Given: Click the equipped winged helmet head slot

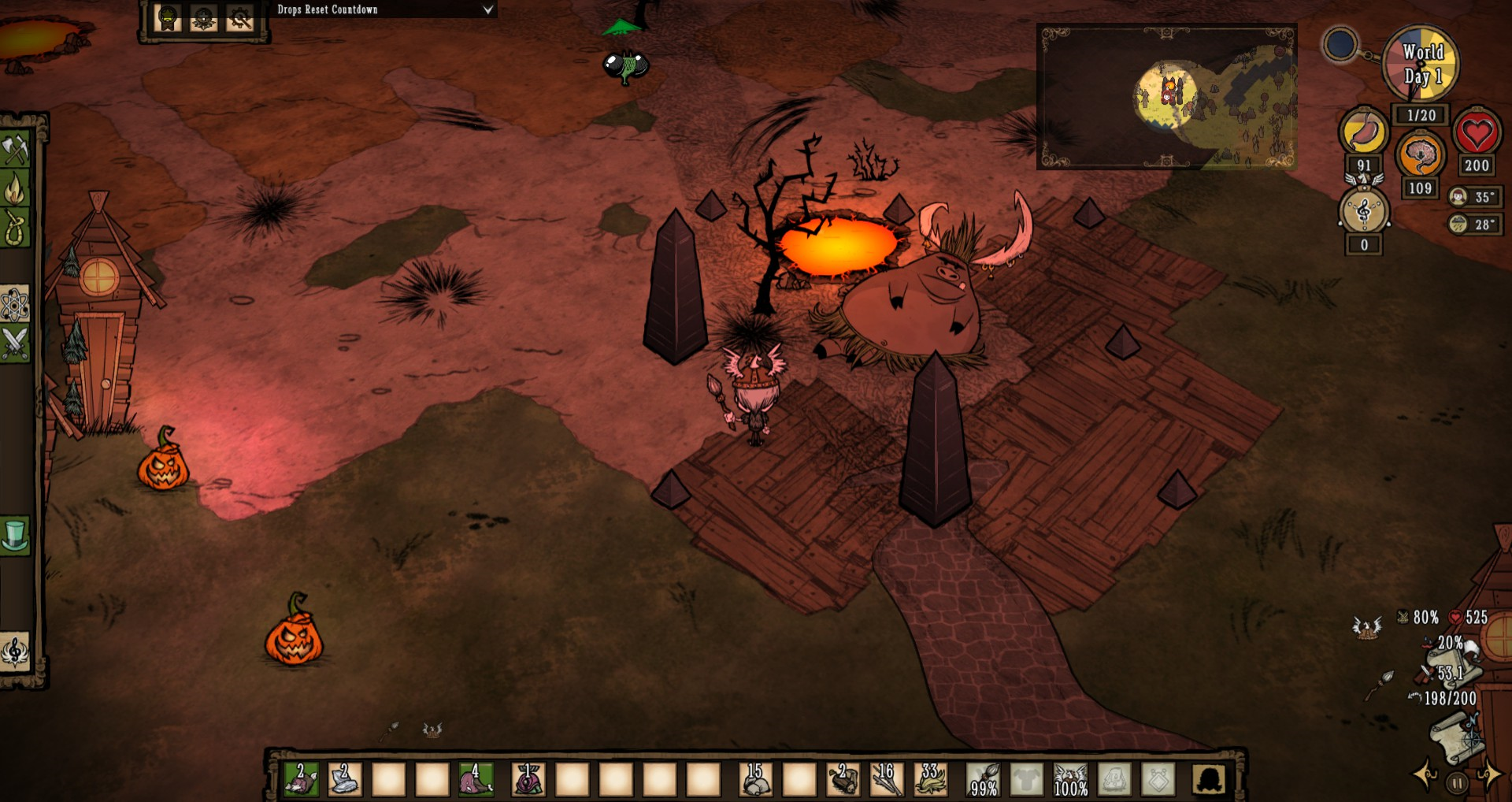Looking at the screenshot, I should click(1070, 780).
